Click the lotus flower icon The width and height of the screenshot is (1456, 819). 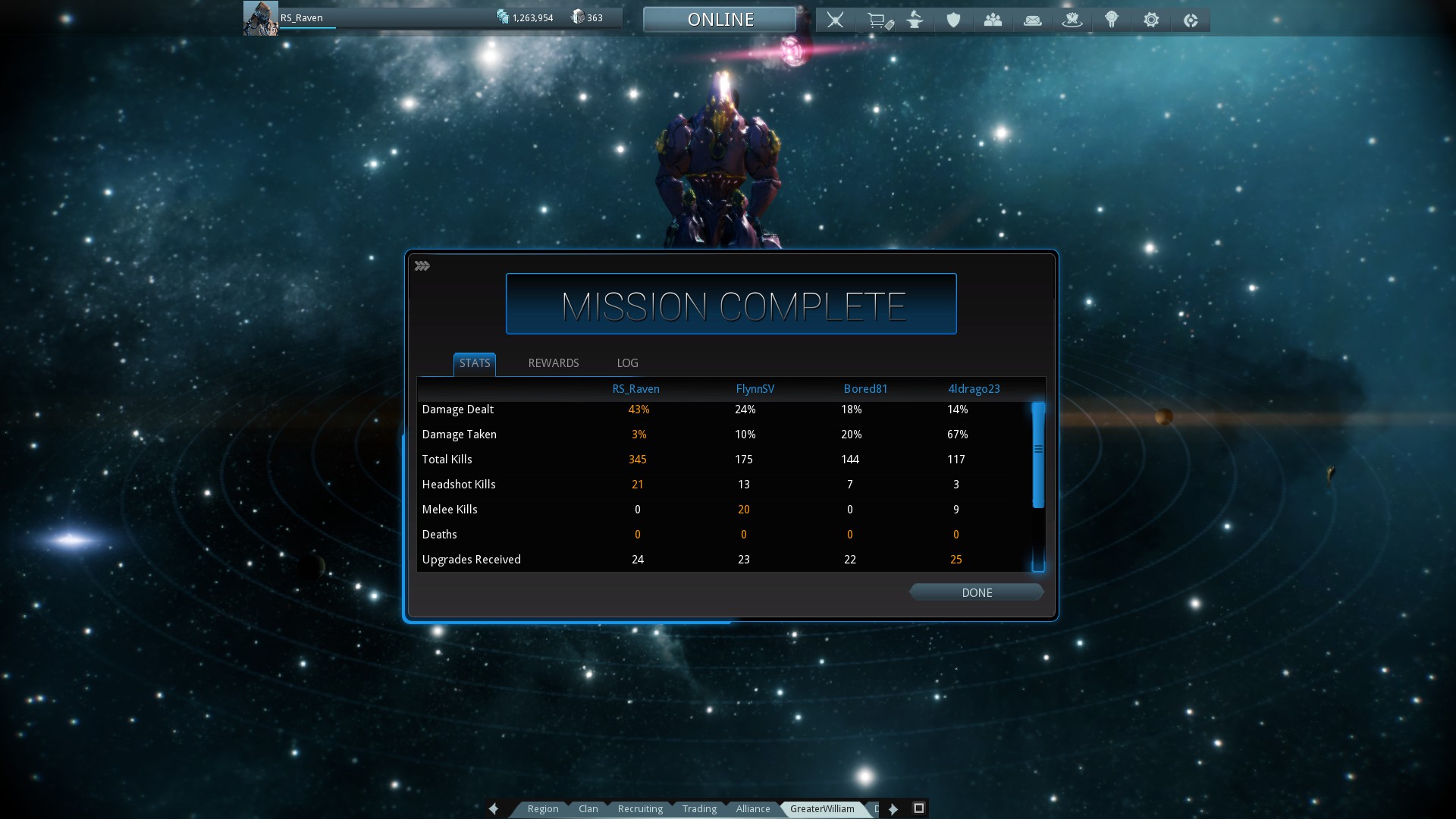coord(1072,20)
